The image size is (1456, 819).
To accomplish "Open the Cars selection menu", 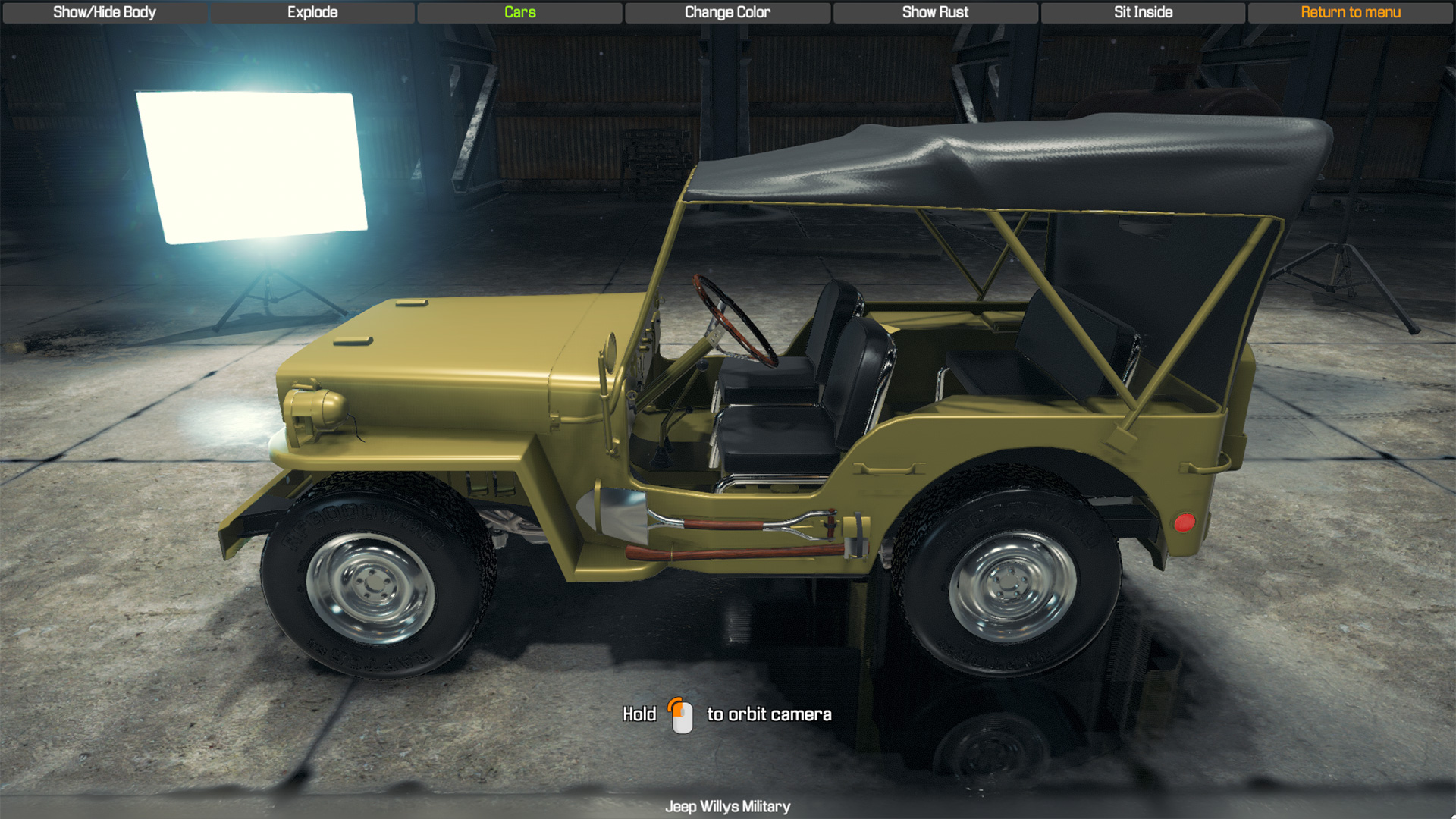I will 520,12.
